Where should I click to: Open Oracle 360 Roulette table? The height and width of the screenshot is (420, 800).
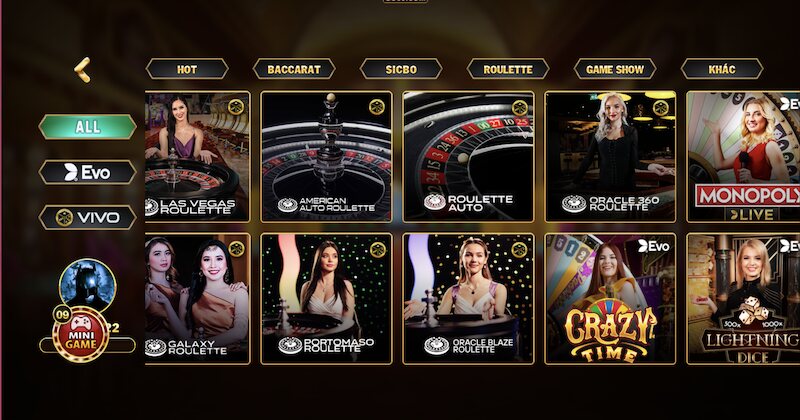(610, 157)
